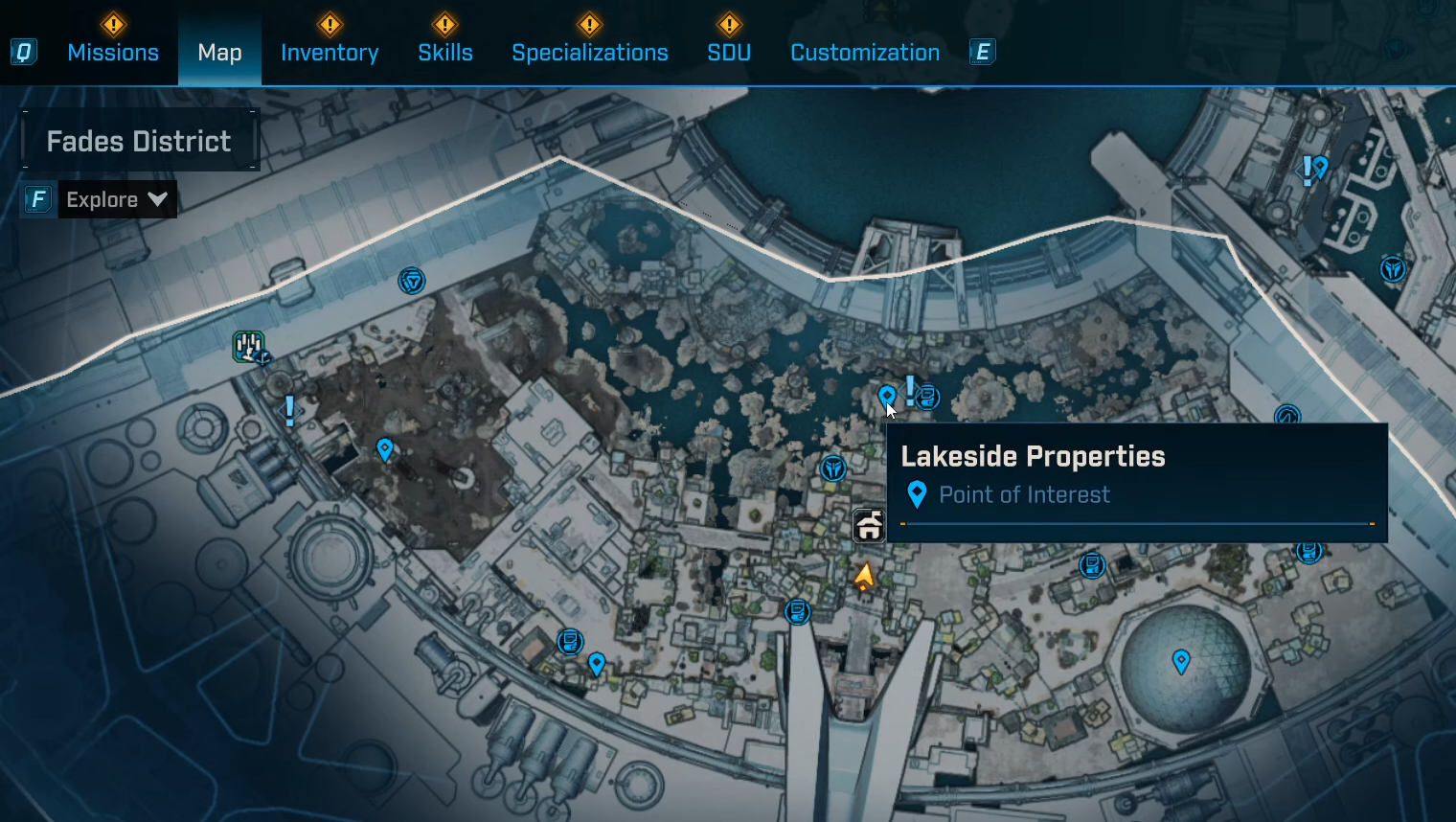This screenshot has width=1456, height=822.
Task: Select the Map tab
Action: point(219,53)
